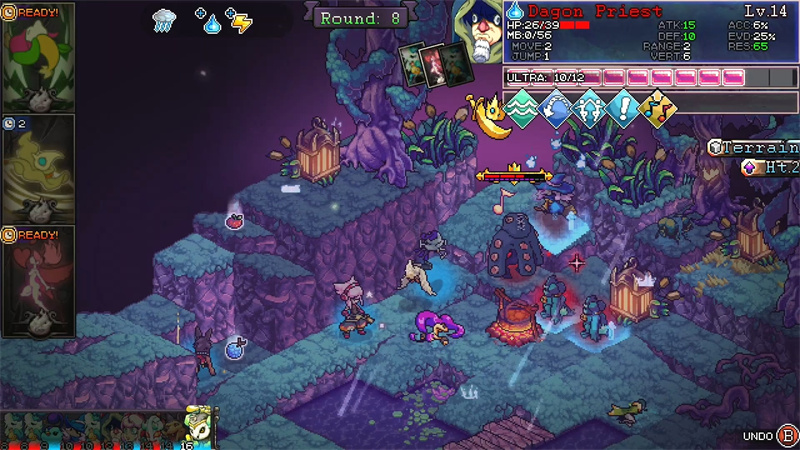Inspect the lightning bolt boost icon

pos(240,20)
